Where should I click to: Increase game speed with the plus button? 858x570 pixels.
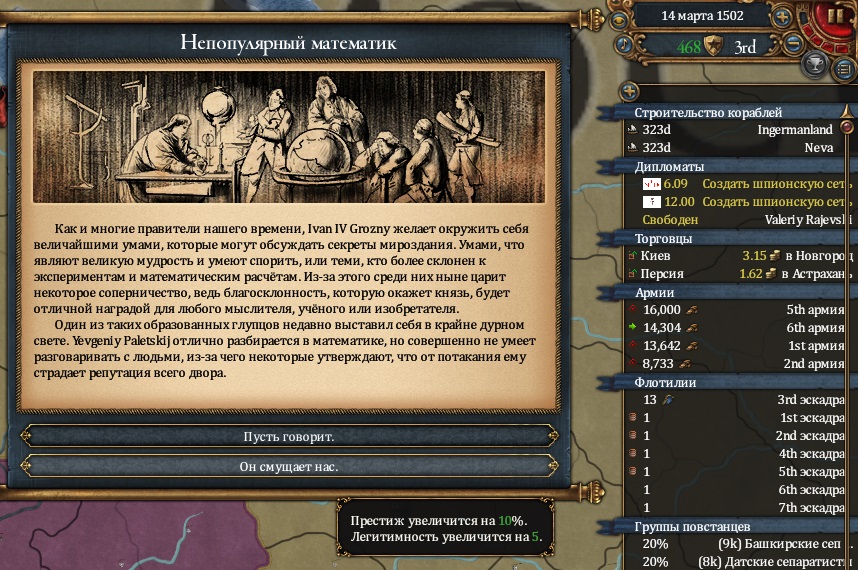[782, 17]
